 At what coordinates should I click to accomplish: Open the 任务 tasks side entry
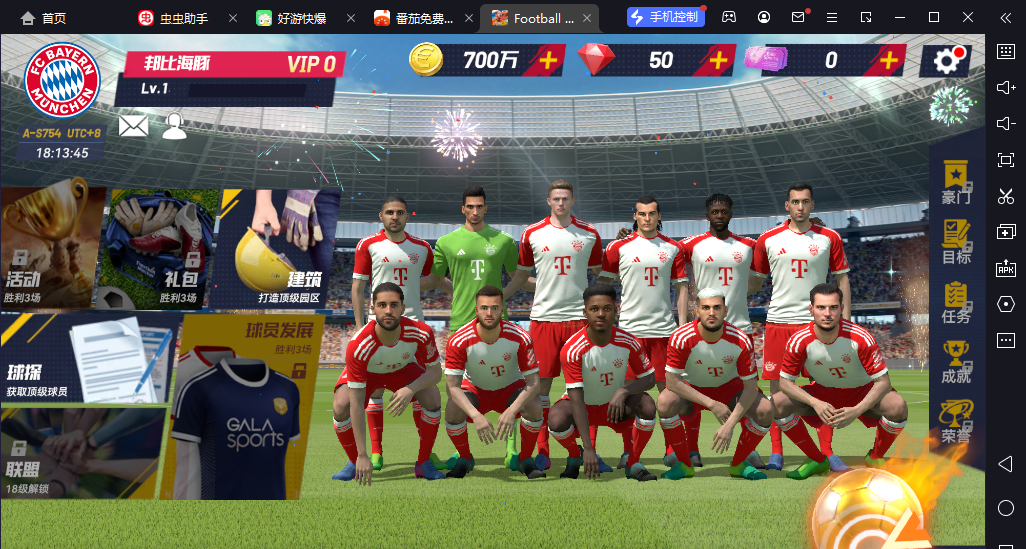click(956, 302)
